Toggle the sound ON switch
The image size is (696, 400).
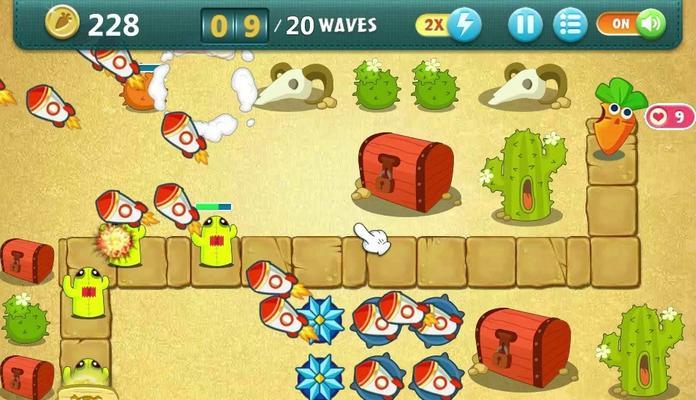click(632, 24)
